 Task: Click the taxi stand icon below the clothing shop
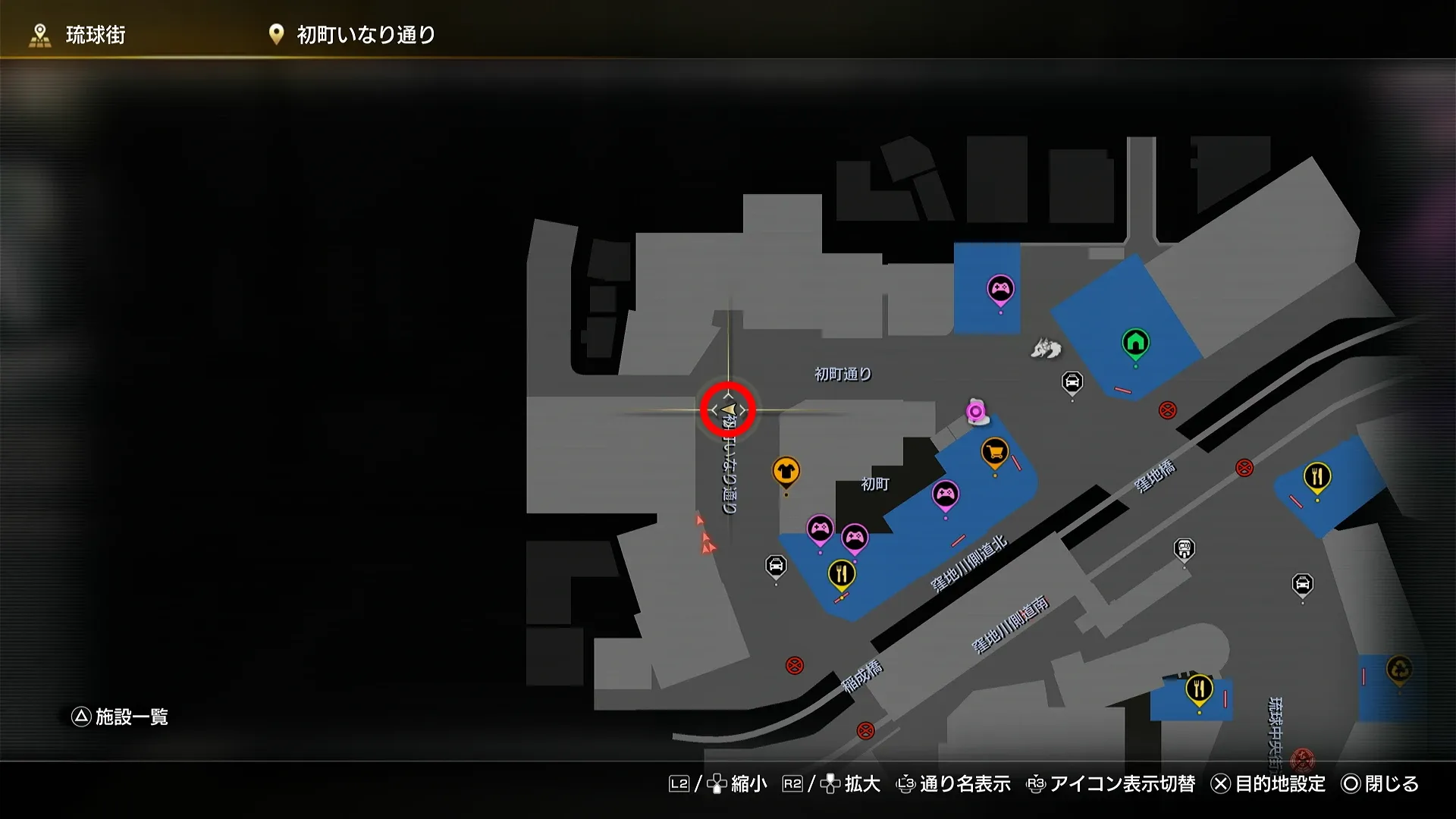tap(774, 564)
